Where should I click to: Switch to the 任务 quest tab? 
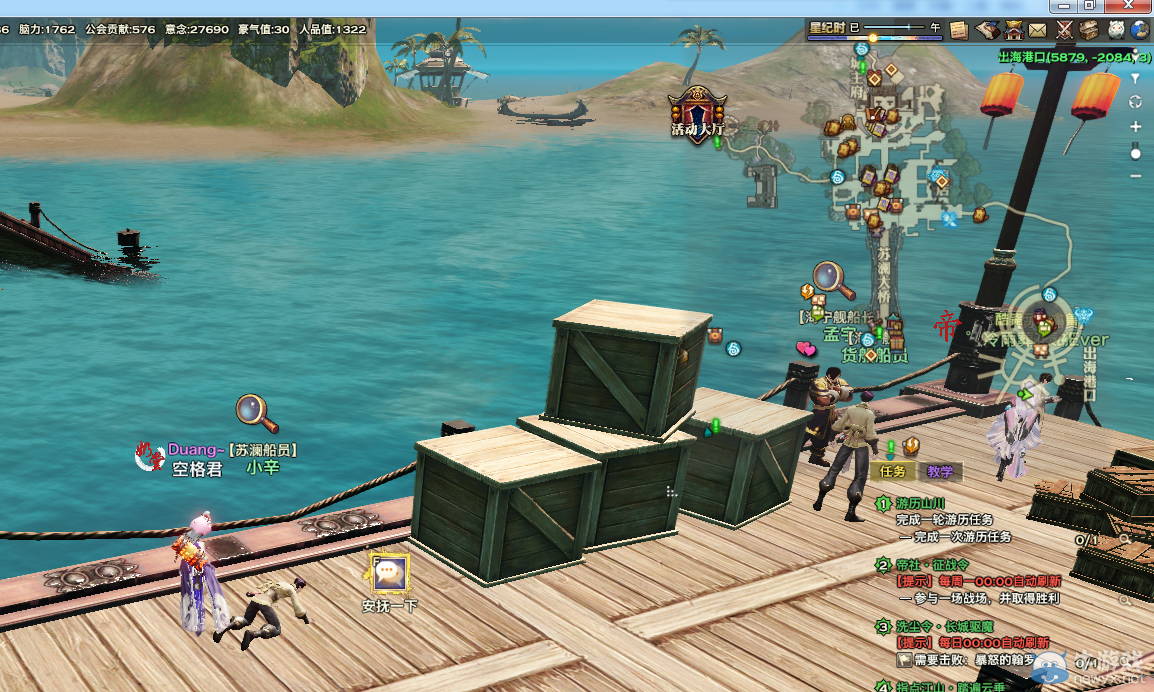(x=891, y=472)
